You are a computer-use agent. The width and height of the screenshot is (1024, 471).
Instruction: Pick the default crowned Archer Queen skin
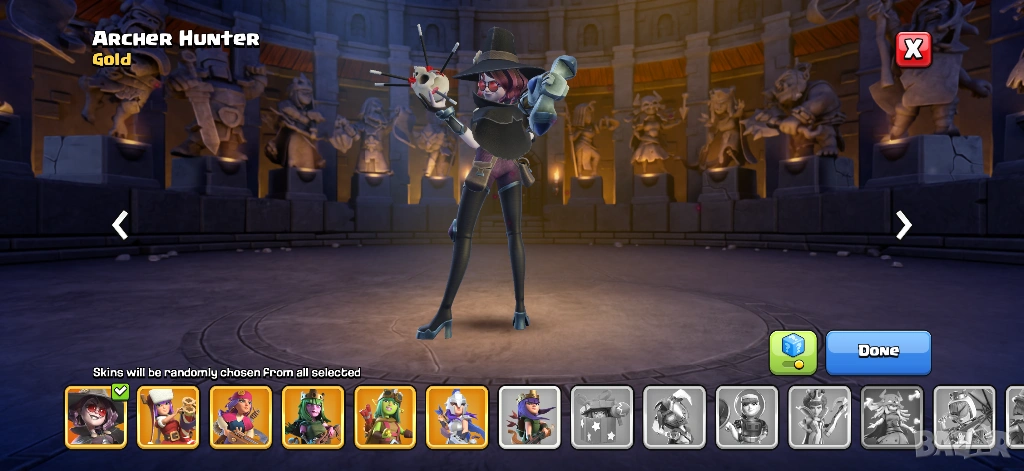click(x=530, y=417)
